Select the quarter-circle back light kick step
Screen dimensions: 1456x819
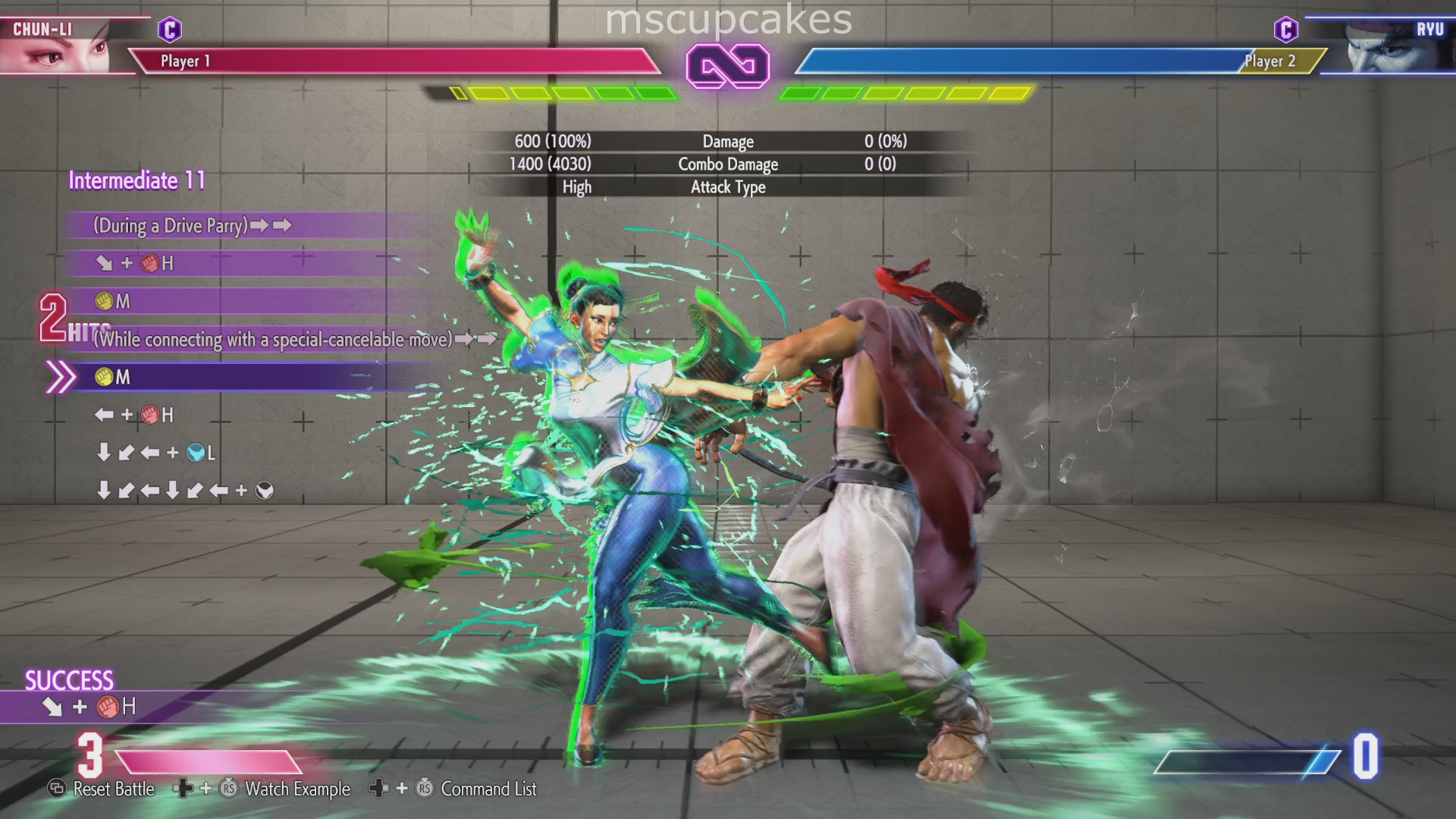156,453
